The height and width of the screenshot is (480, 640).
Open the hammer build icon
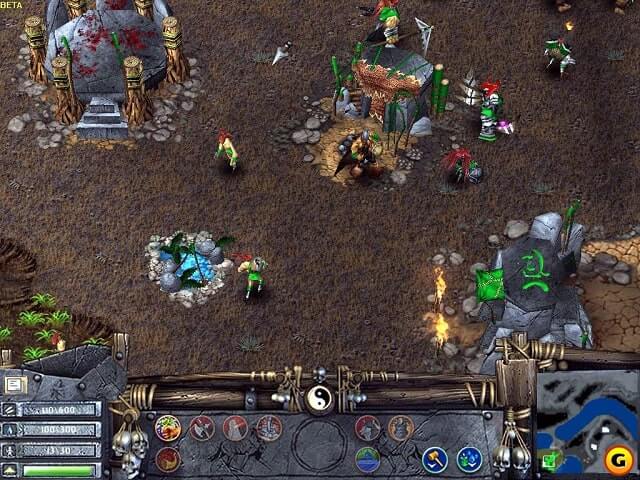pos(434,459)
